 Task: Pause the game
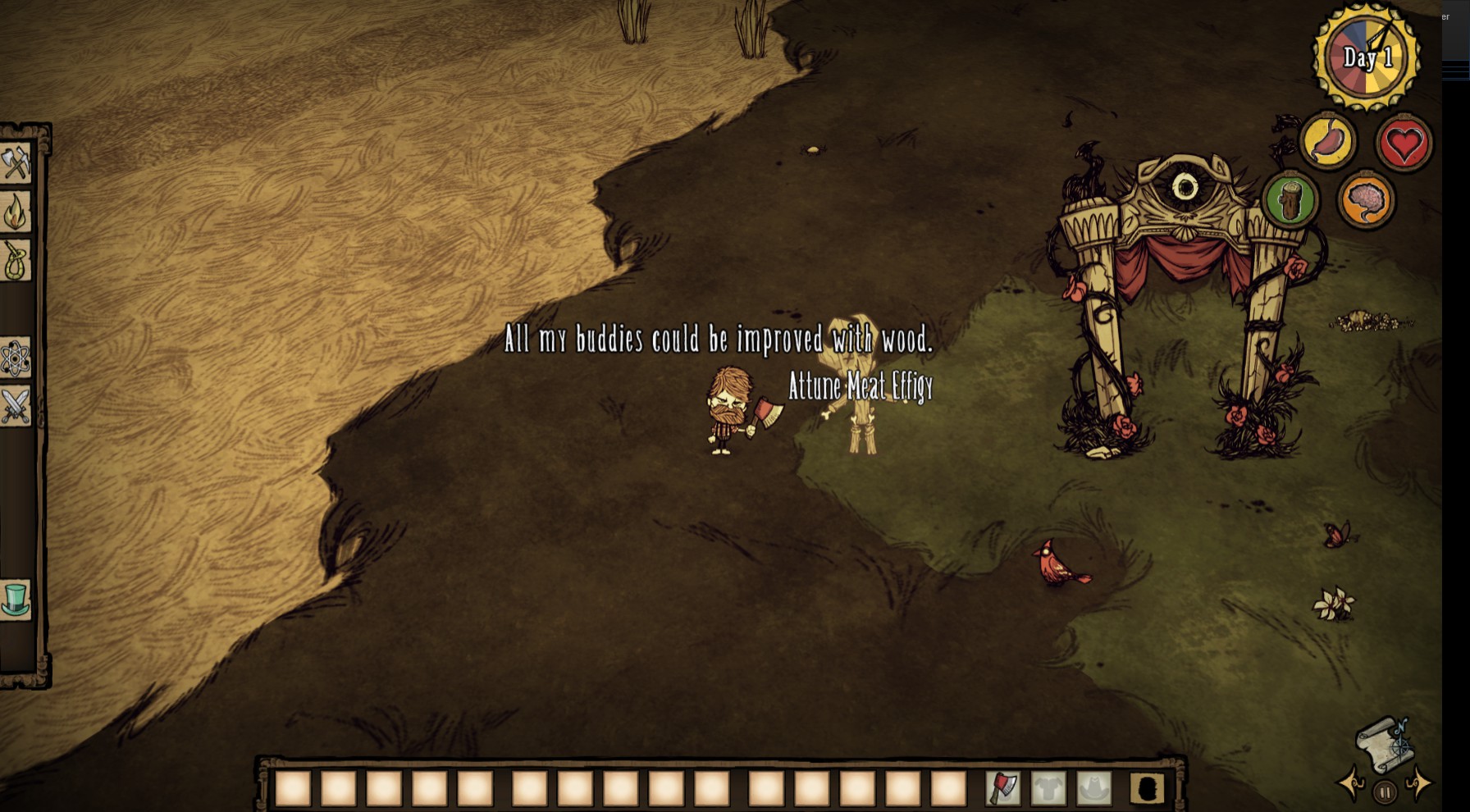(1385, 792)
